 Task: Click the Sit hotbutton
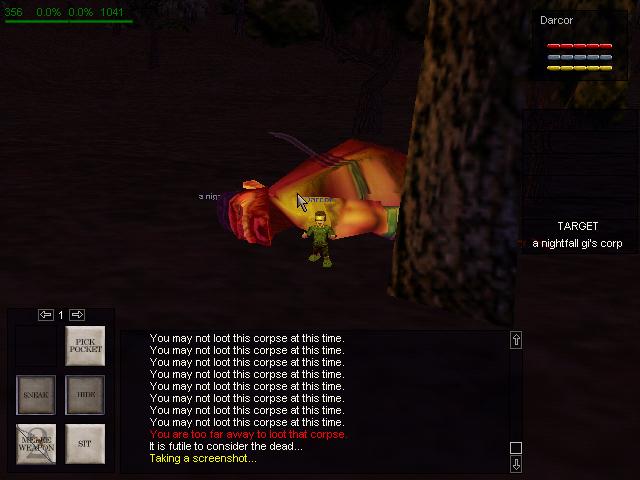pos(86,444)
